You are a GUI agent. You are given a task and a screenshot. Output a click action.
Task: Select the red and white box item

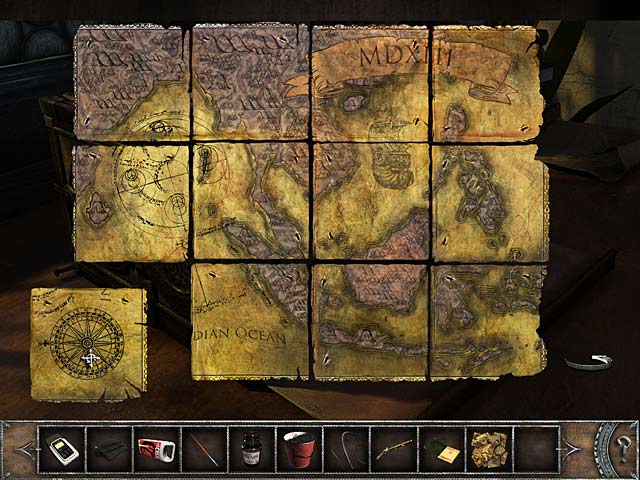tap(156, 447)
